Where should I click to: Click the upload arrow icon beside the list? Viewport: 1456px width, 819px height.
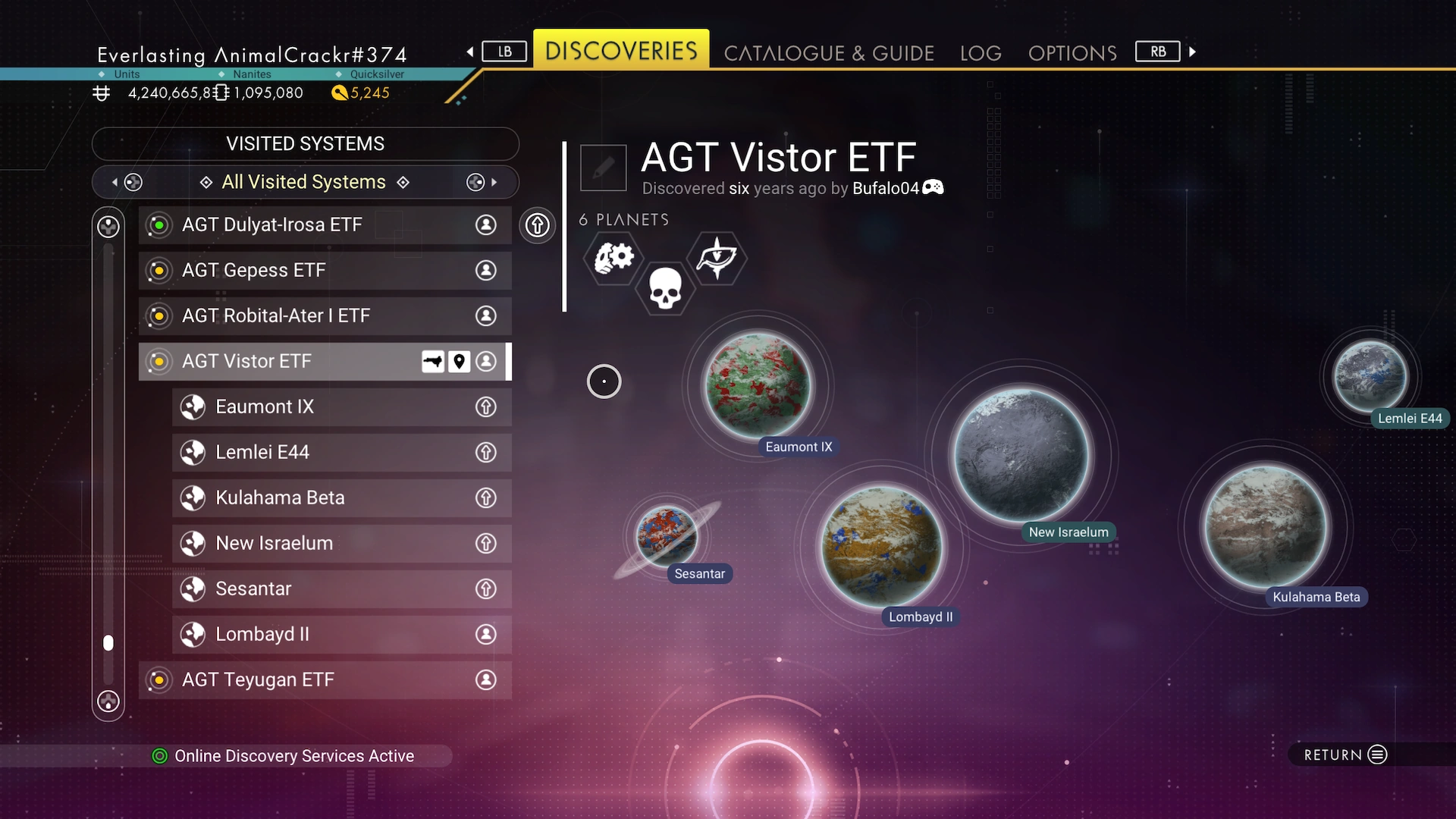click(537, 225)
